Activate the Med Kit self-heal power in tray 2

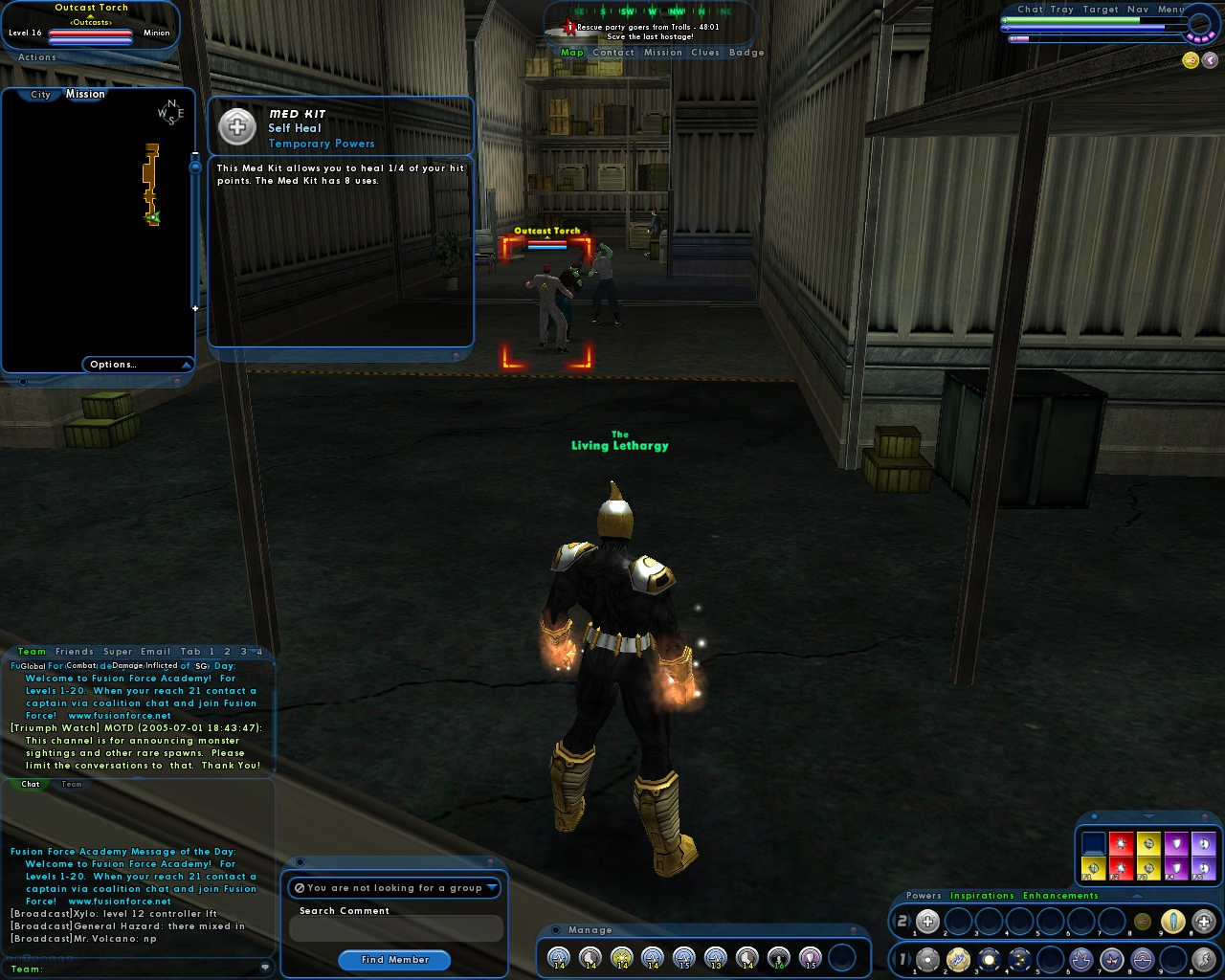pyautogui.click(x=928, y=922)
